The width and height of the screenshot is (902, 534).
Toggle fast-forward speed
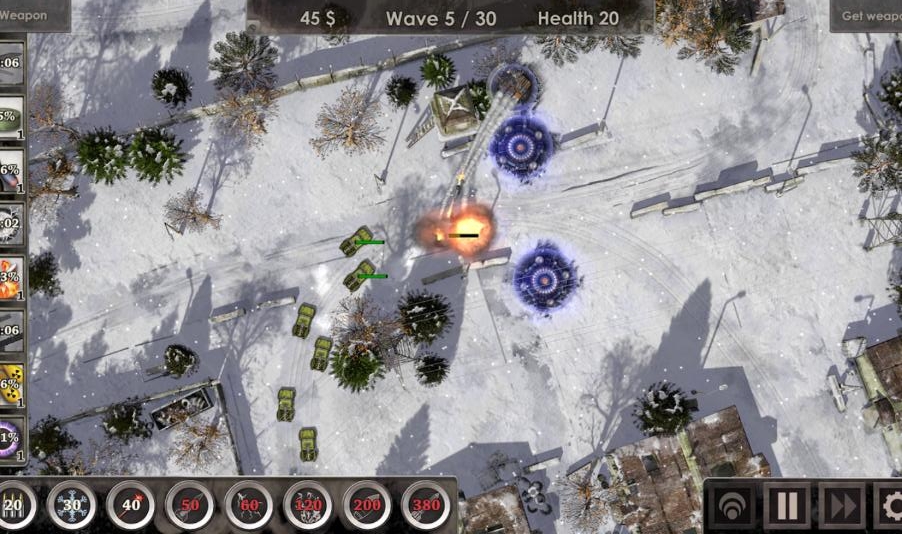click(x=841, y=506)
